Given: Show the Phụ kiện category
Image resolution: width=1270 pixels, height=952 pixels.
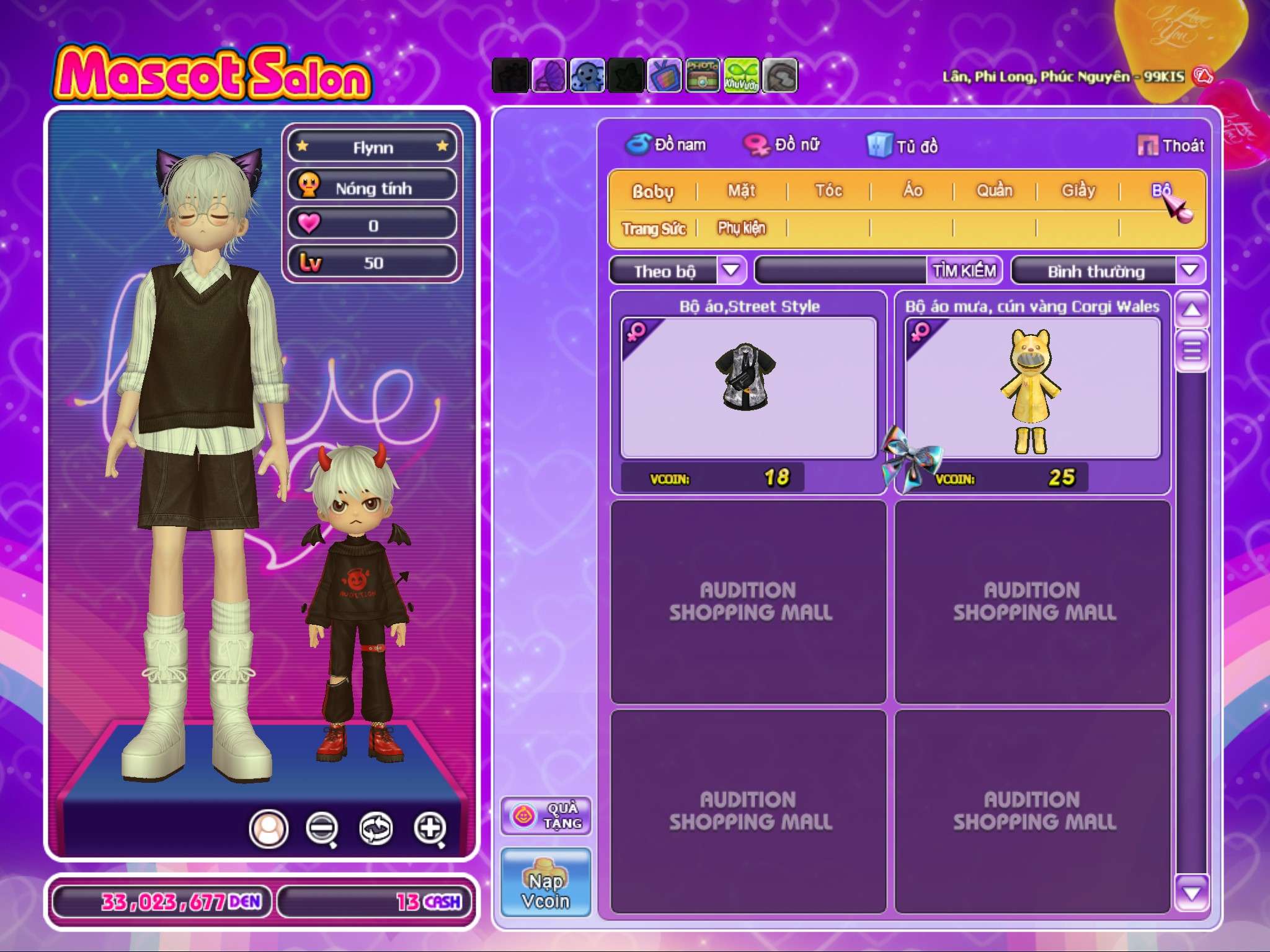Looking at the screenshot, I should pos(742,228).
